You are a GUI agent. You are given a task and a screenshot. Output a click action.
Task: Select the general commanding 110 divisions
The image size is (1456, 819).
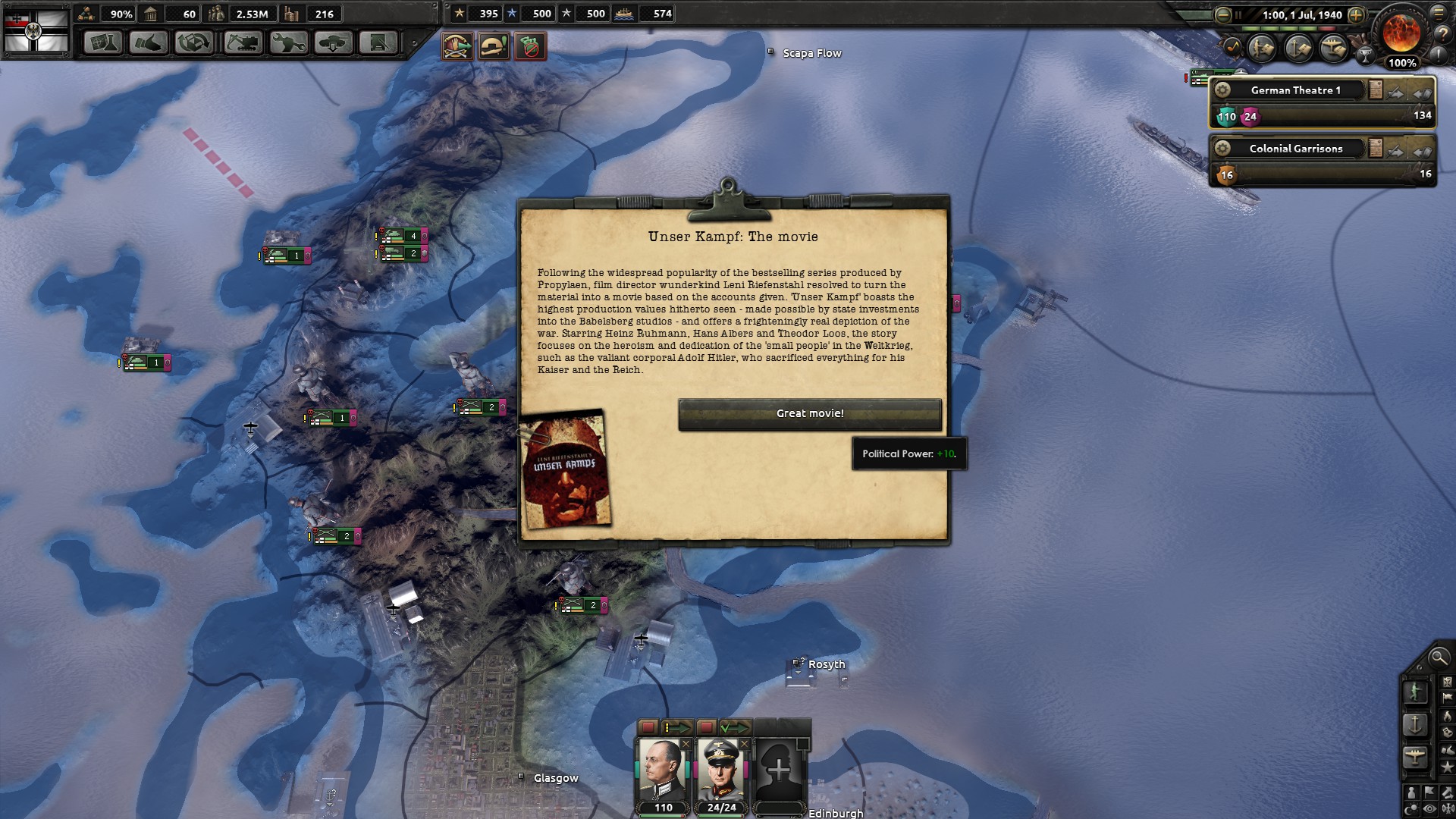click(x=662, y=770)
